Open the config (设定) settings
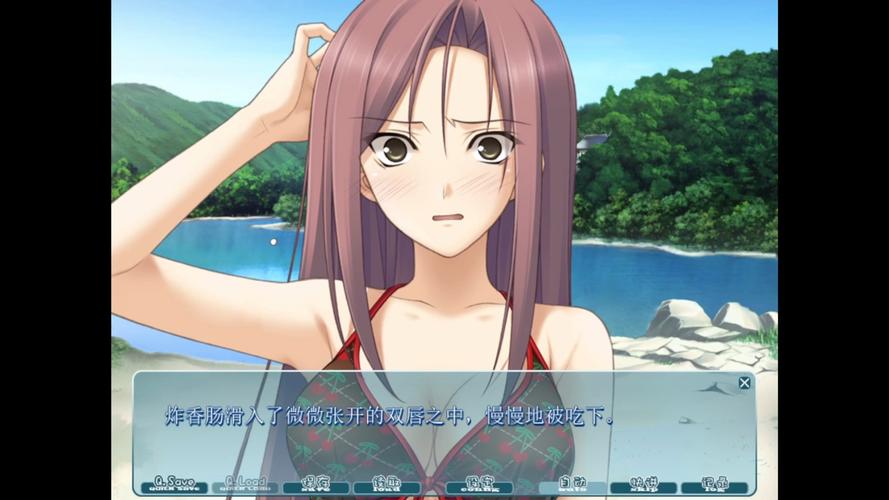The width and height of the screenshot is (889, 500). [468, 485]
